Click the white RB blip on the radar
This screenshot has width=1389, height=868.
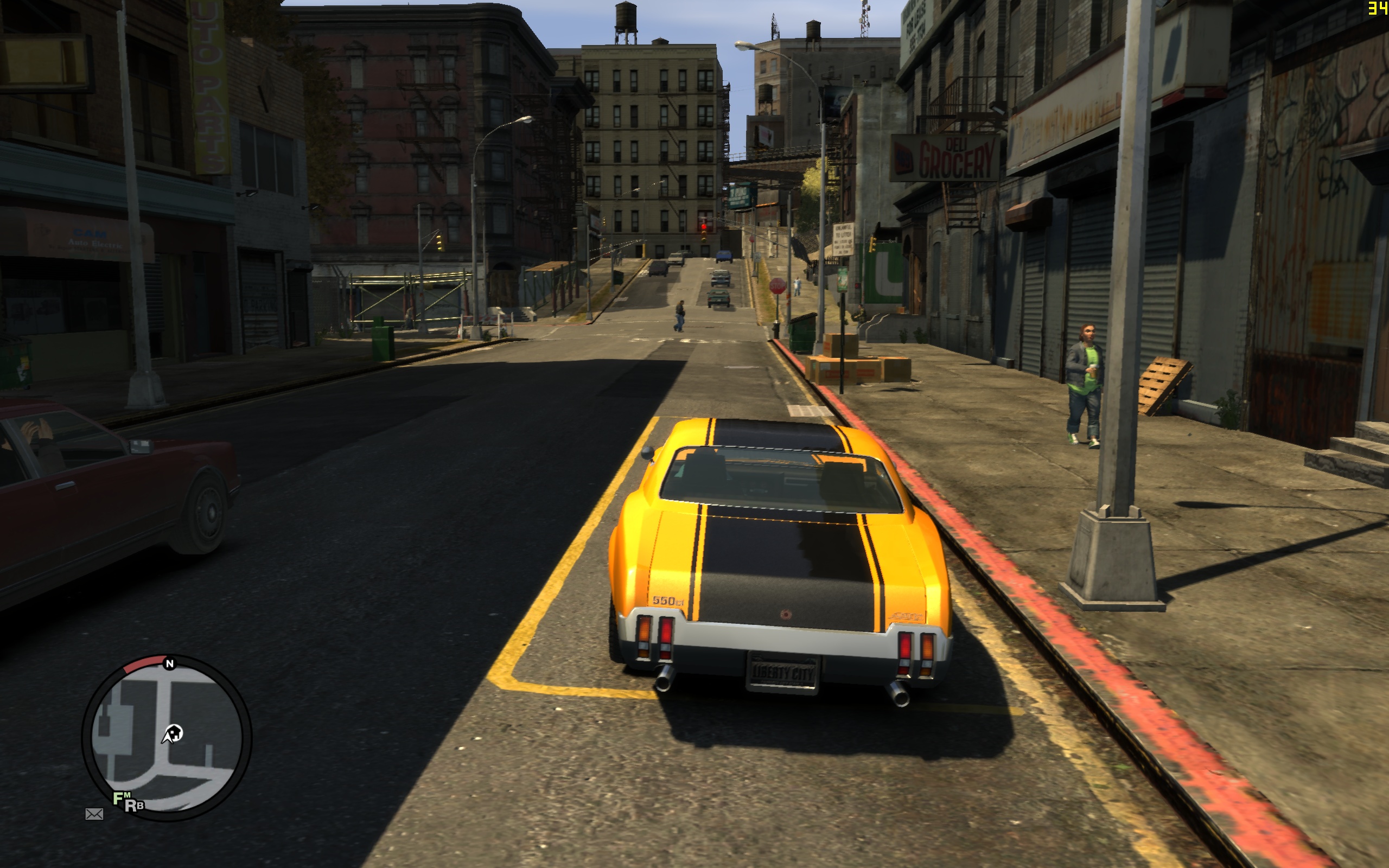(x=135, y=806)
